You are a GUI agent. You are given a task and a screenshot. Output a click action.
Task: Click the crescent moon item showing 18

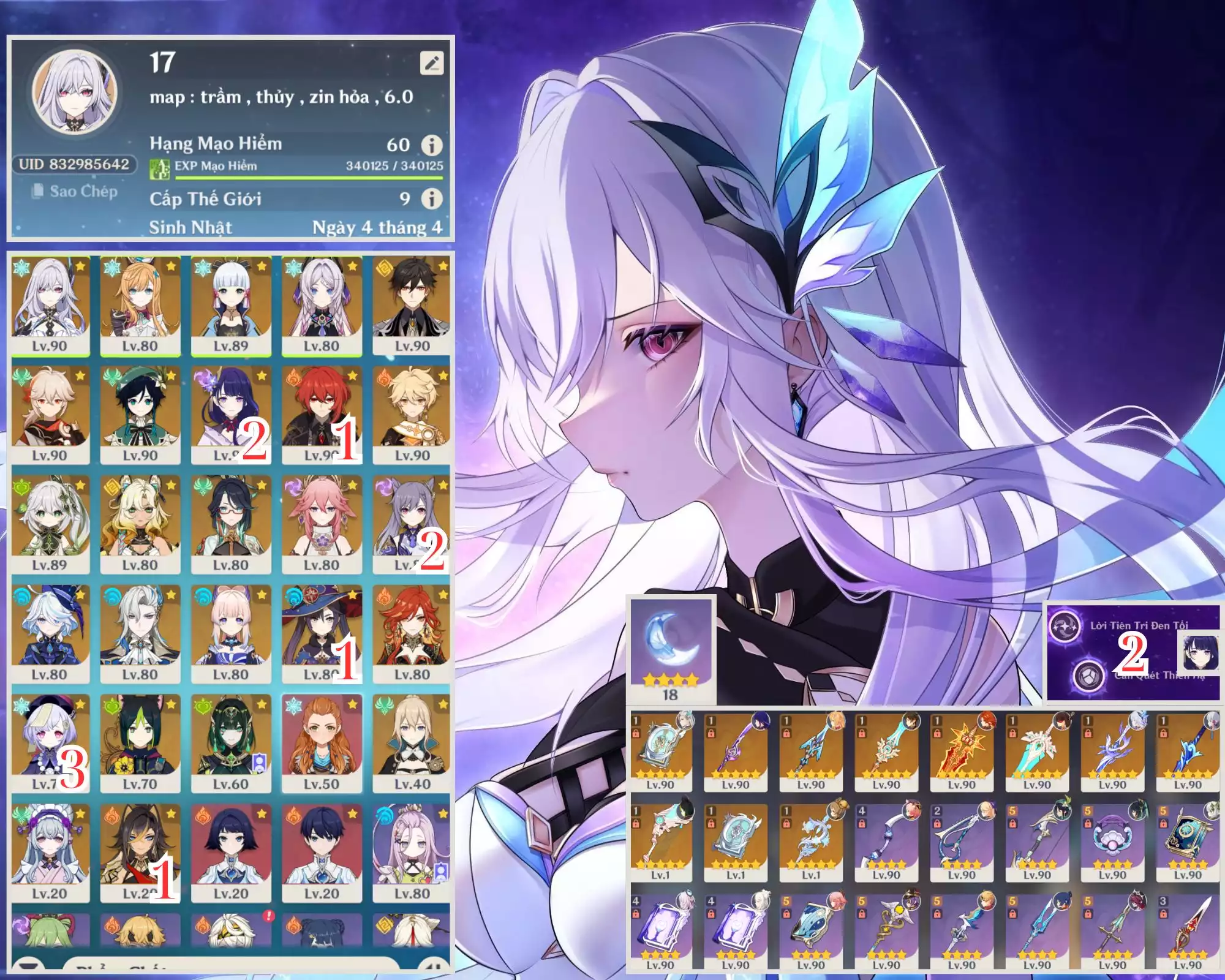671,649
